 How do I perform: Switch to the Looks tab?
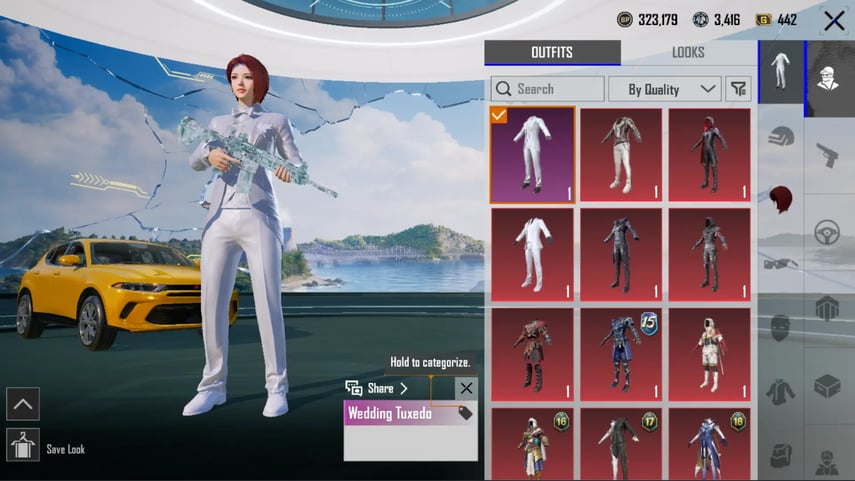pyautogui.click(x=688, y=53)
